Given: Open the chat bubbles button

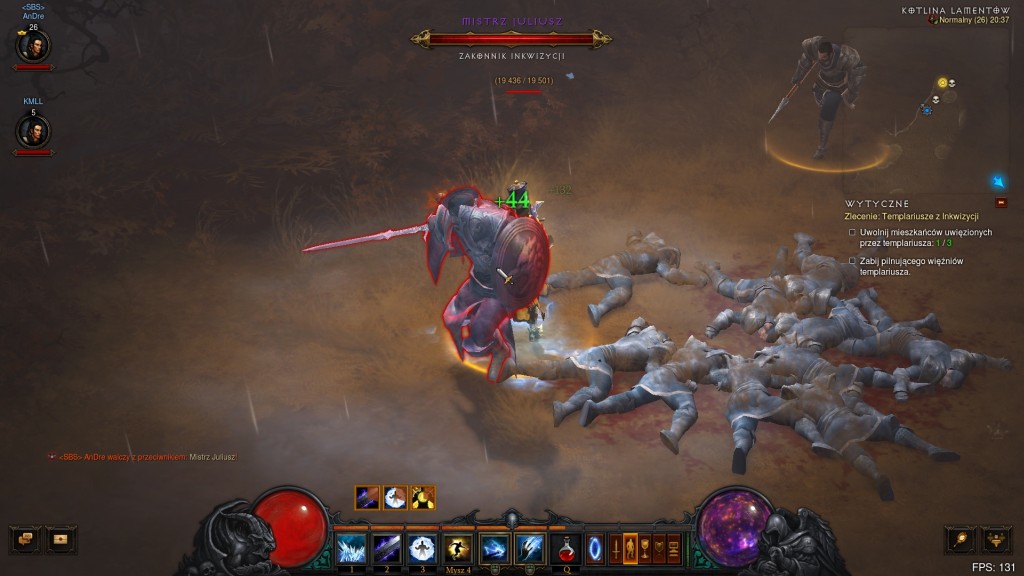Looking at the screenshot, I should coord(26,539).
